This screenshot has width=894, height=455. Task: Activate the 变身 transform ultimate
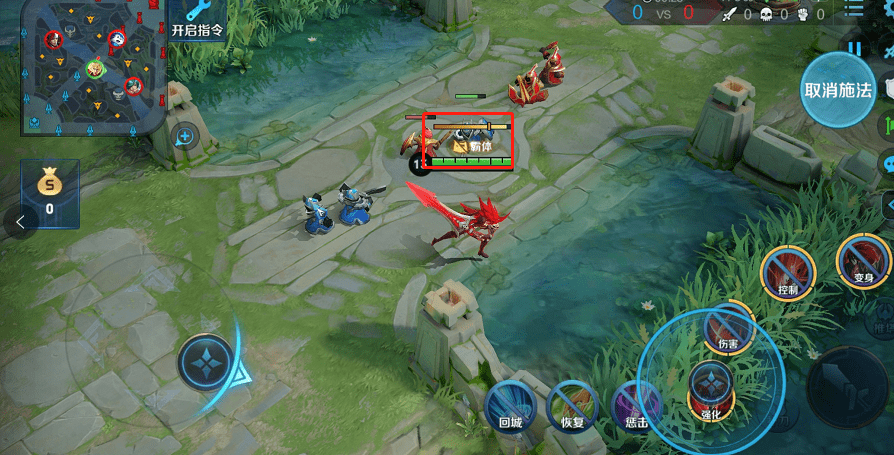863,261
